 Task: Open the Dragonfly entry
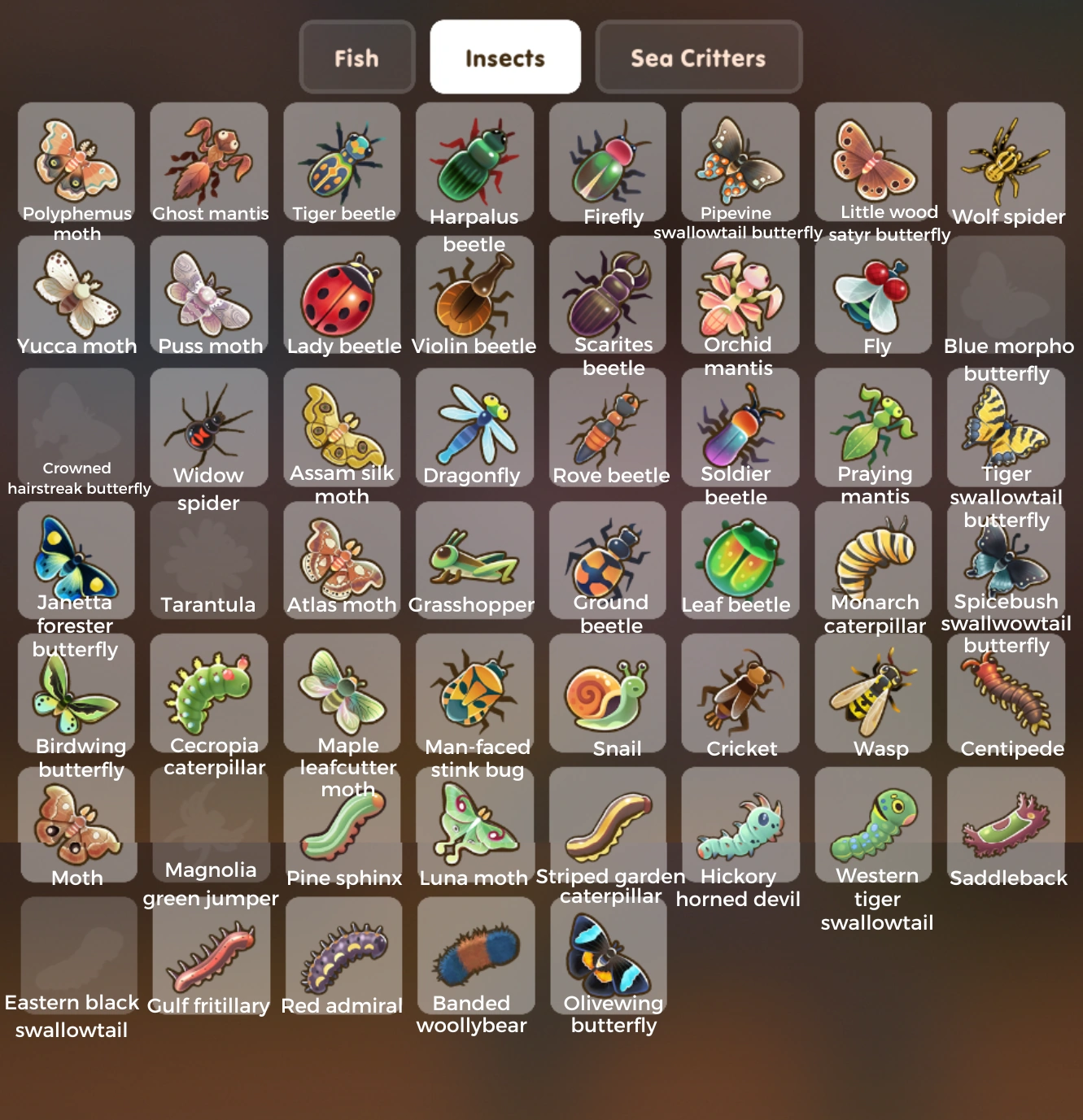point(474,425)
